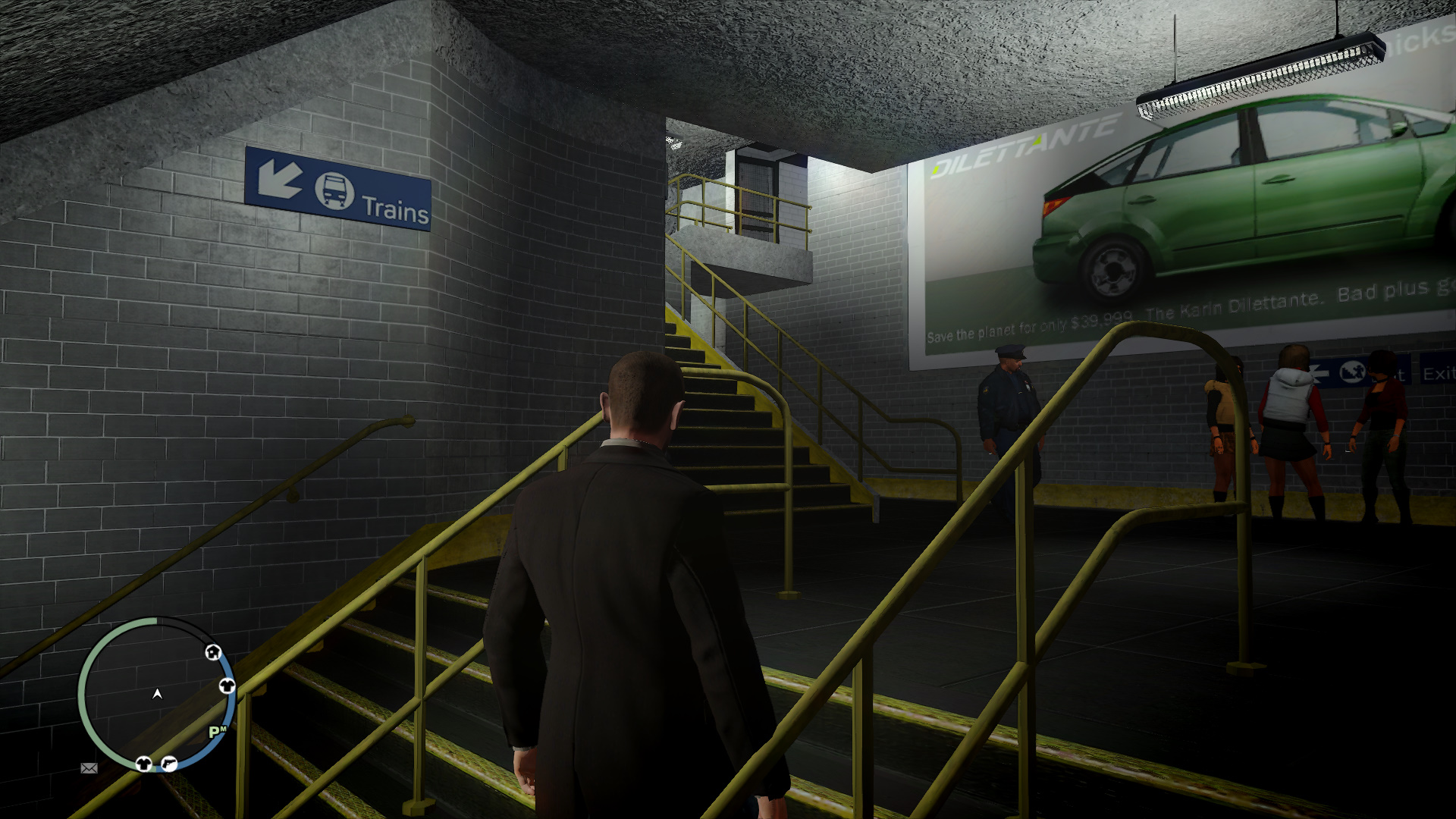Click the circular radar minimap

click(x=157, y=694)
